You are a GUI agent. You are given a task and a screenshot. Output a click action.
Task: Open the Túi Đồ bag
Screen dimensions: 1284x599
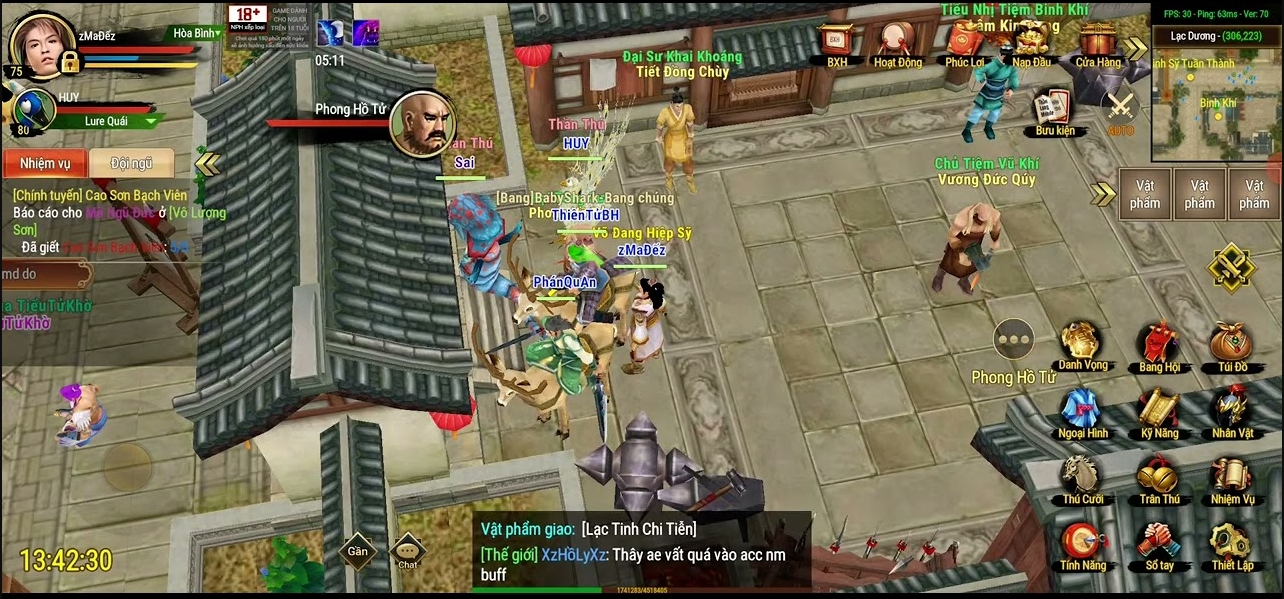[1231, 346]
